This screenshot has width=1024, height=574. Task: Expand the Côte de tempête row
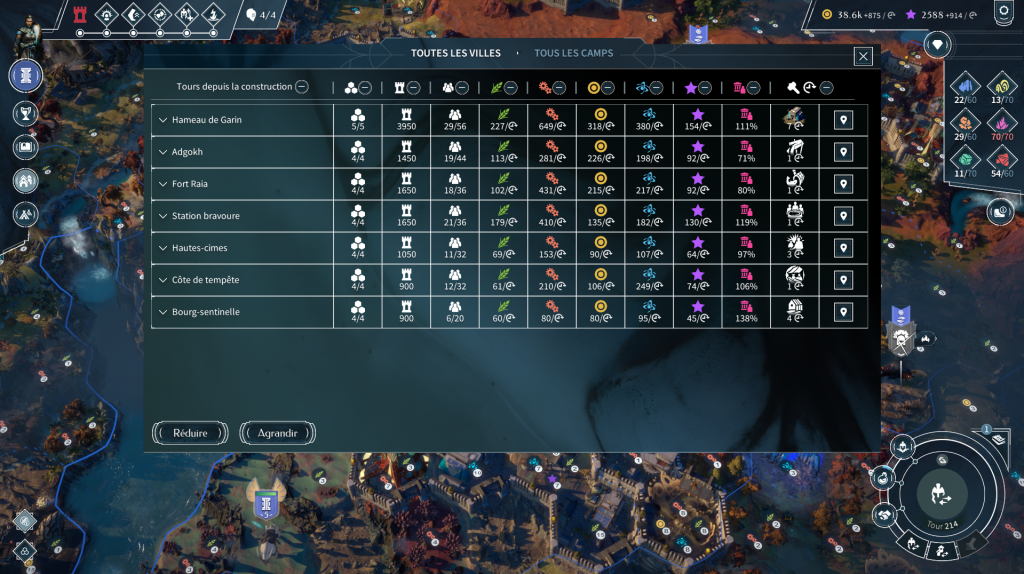click(163, 280)
